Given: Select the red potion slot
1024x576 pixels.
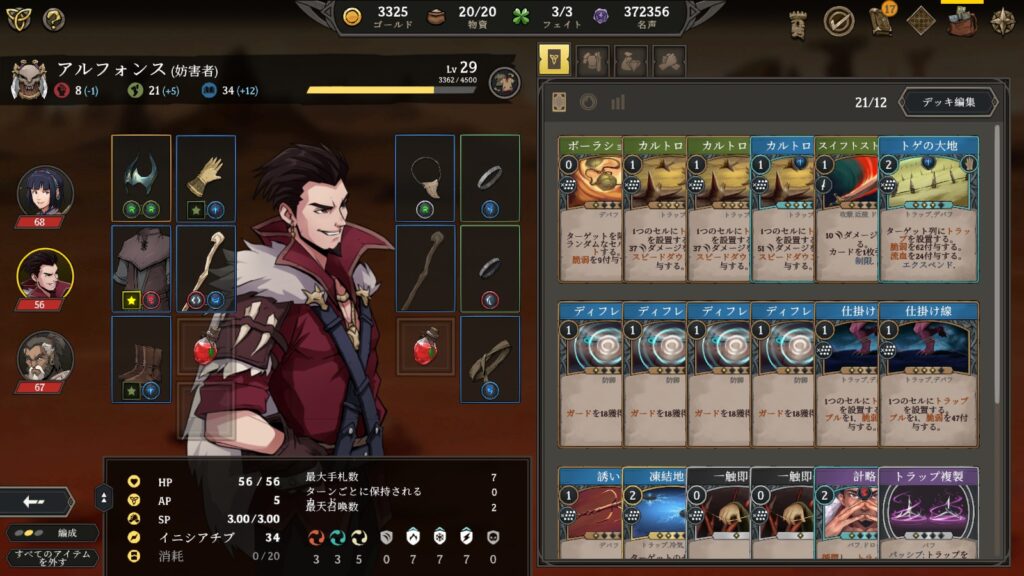Looking at the screenshot, I should (x=425, y=346).
